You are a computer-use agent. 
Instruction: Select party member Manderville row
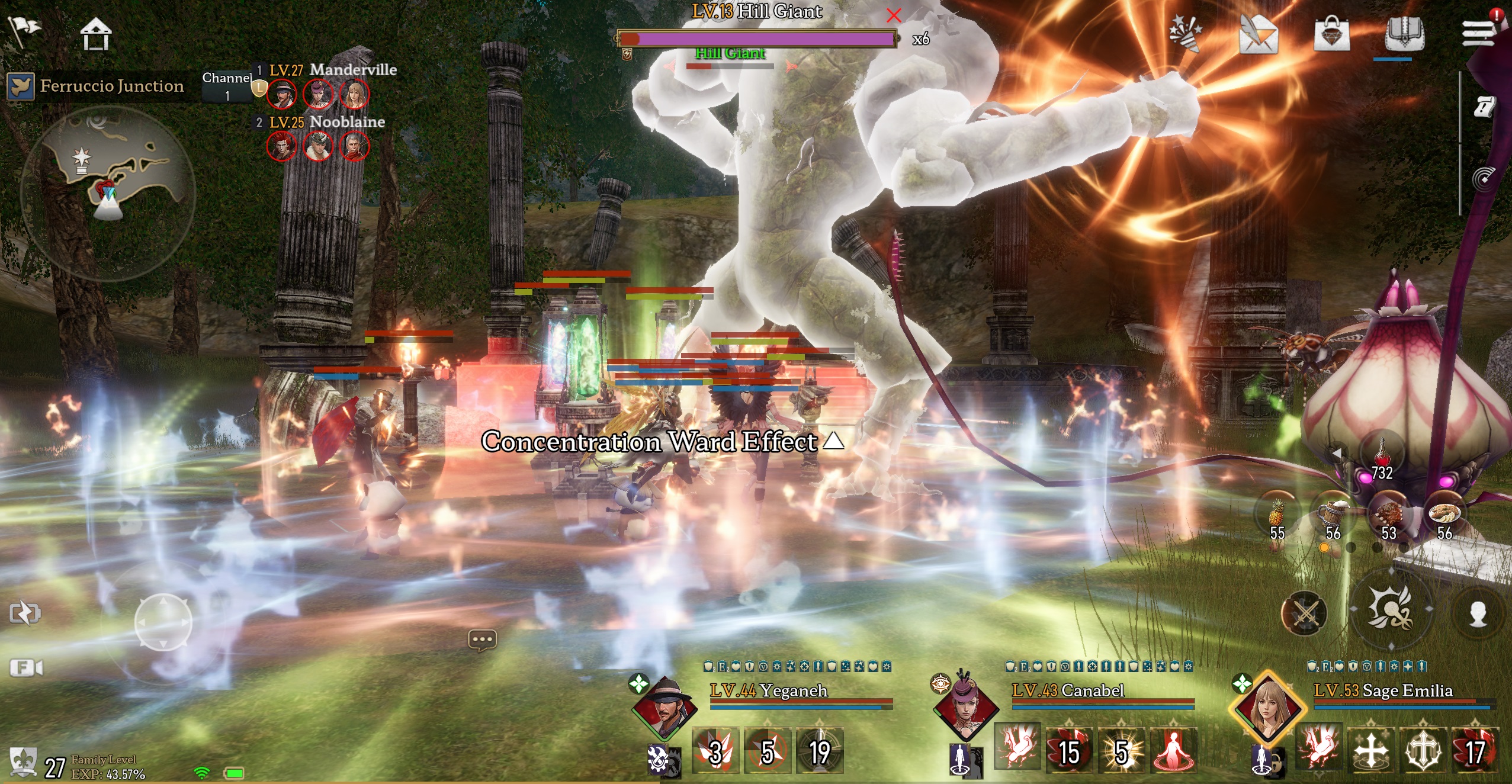[x=332, y=70]
